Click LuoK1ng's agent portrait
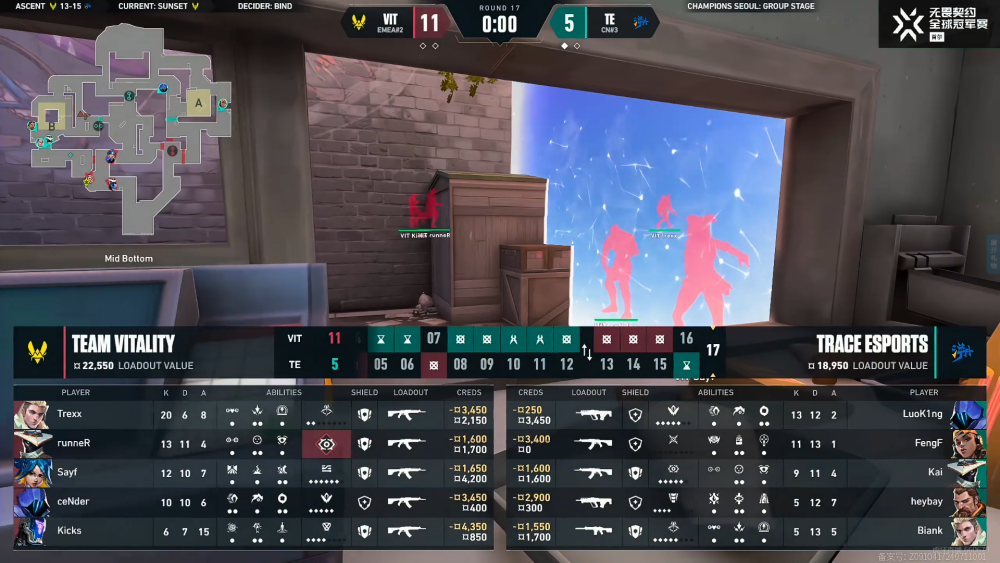 tap(968, 414)
